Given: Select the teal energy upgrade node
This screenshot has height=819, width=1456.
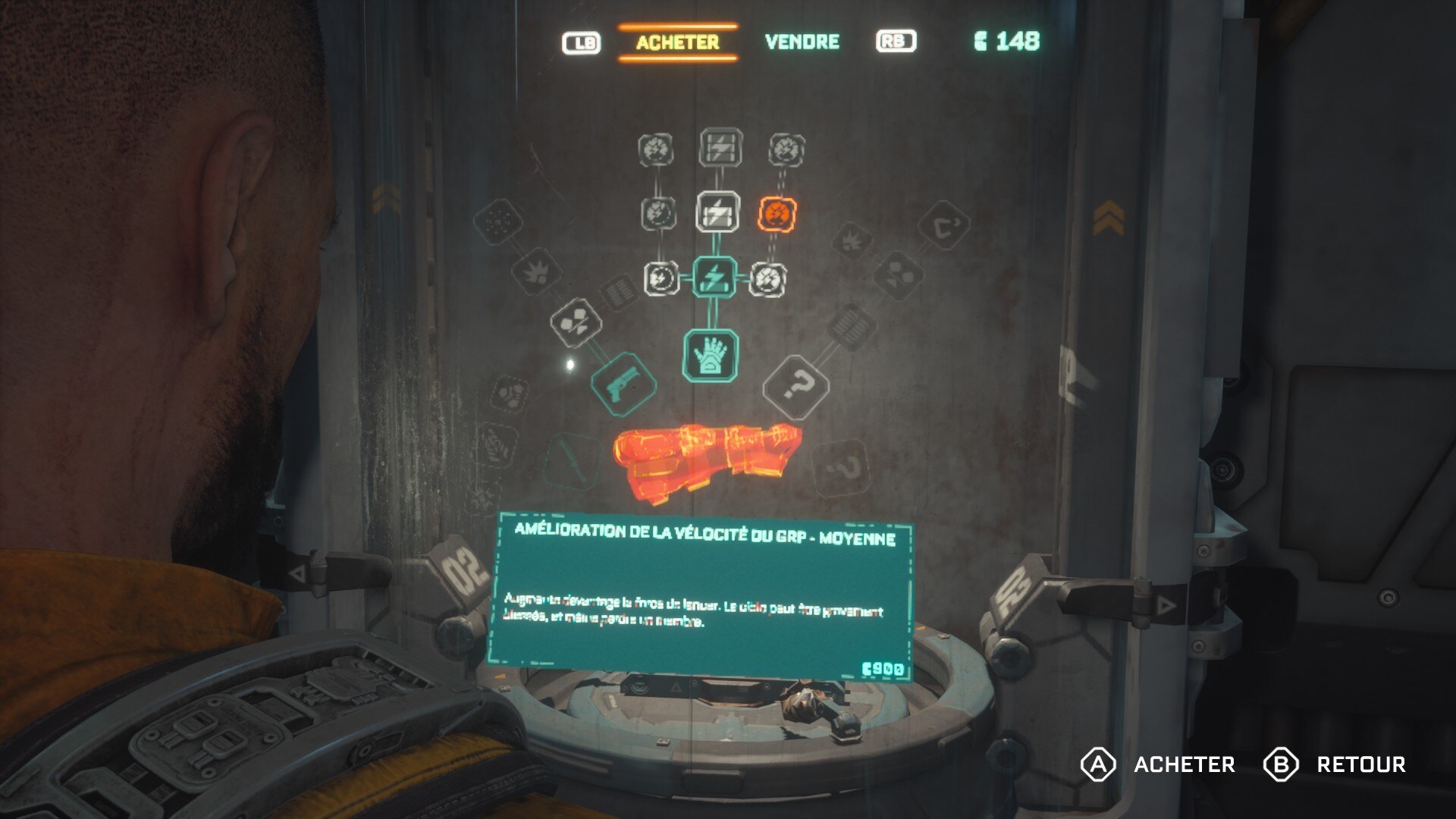Looking at the screenshot, I should click(x=714, y=278).
